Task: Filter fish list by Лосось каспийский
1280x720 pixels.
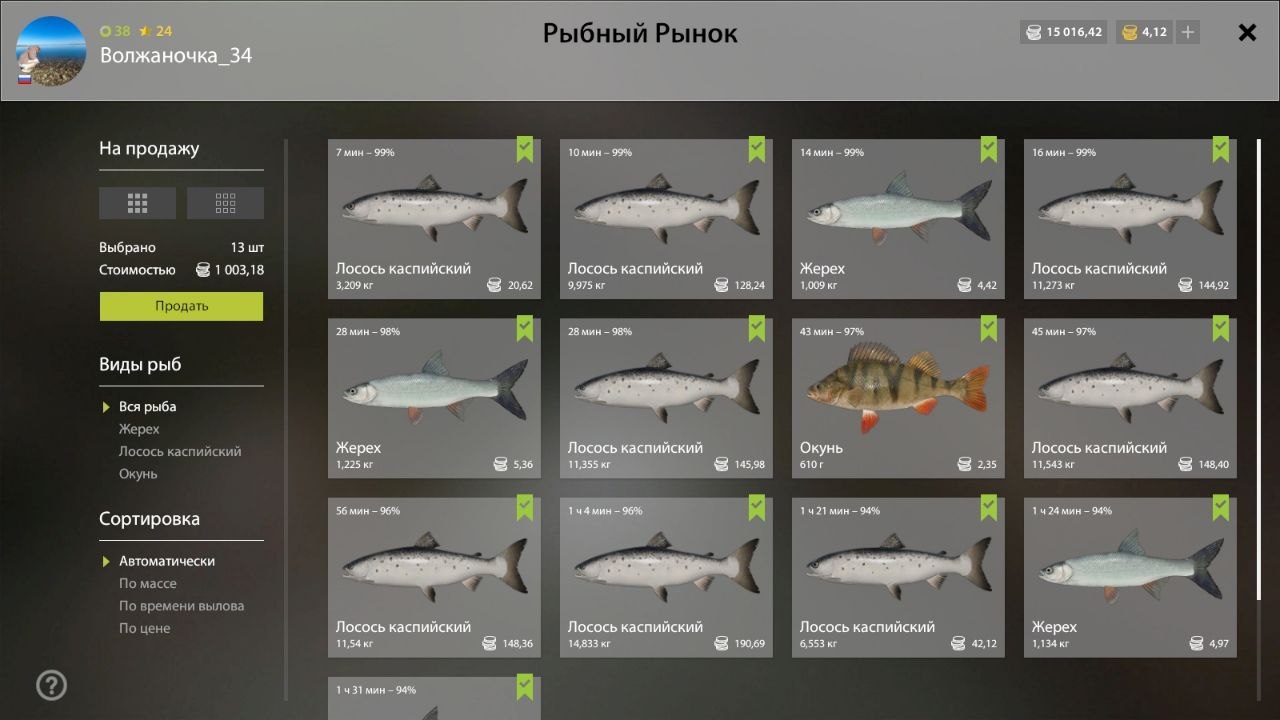Action: pyautogui.click(x=180, y=451)
